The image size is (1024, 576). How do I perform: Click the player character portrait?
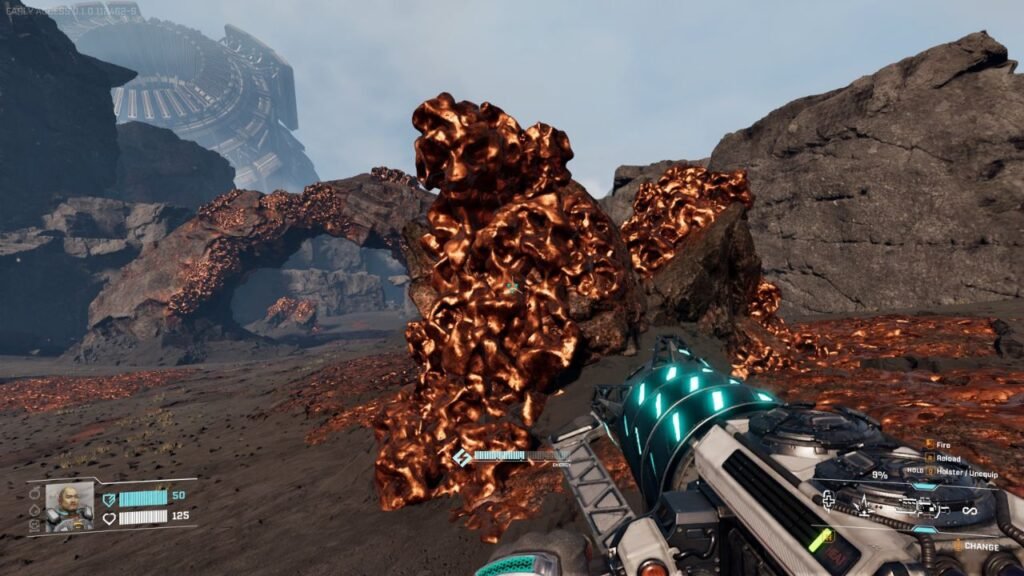pos(69,507)
